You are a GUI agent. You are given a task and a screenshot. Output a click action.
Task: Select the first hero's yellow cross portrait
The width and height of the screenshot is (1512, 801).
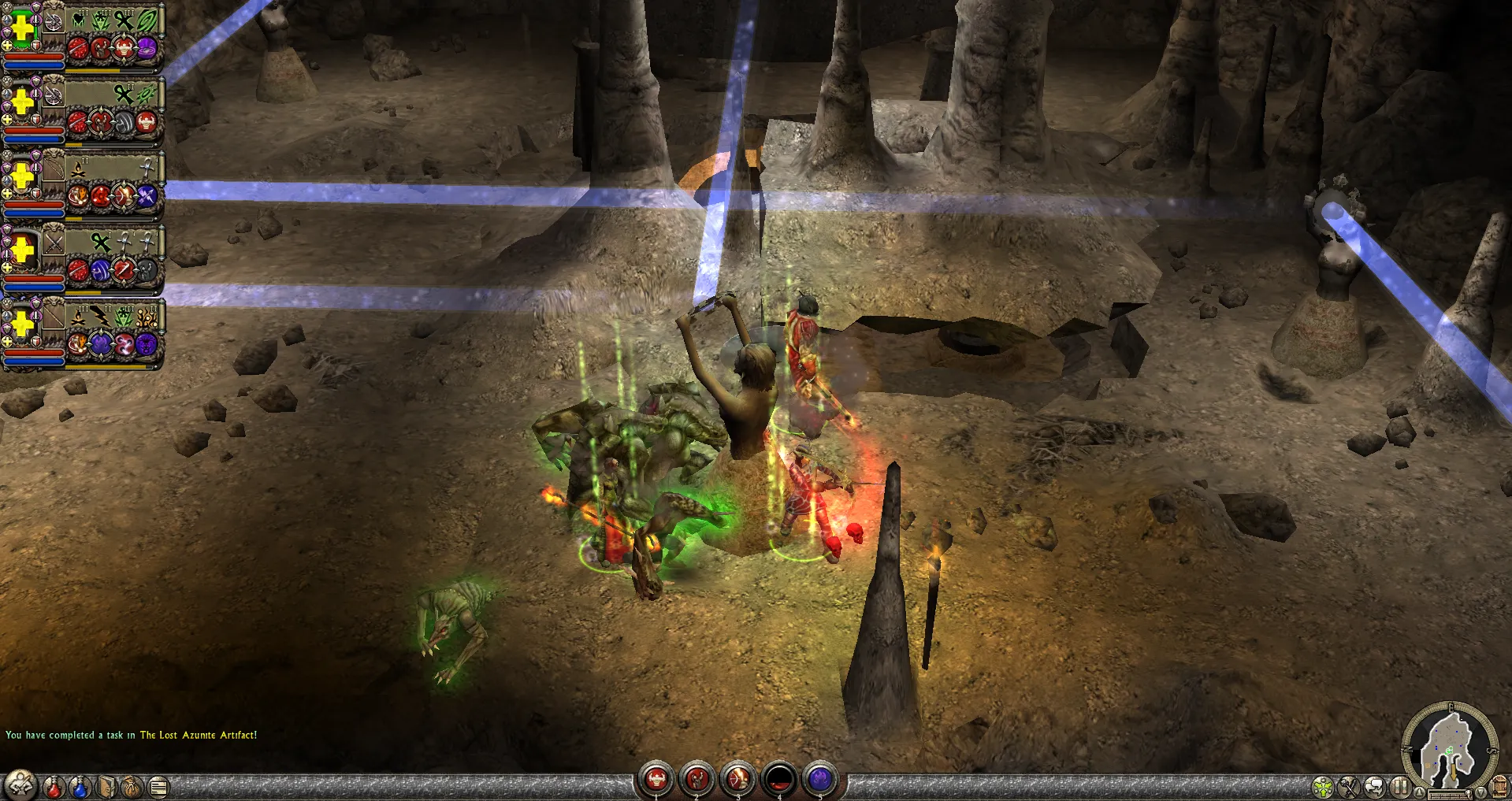(x=23, y=28)
